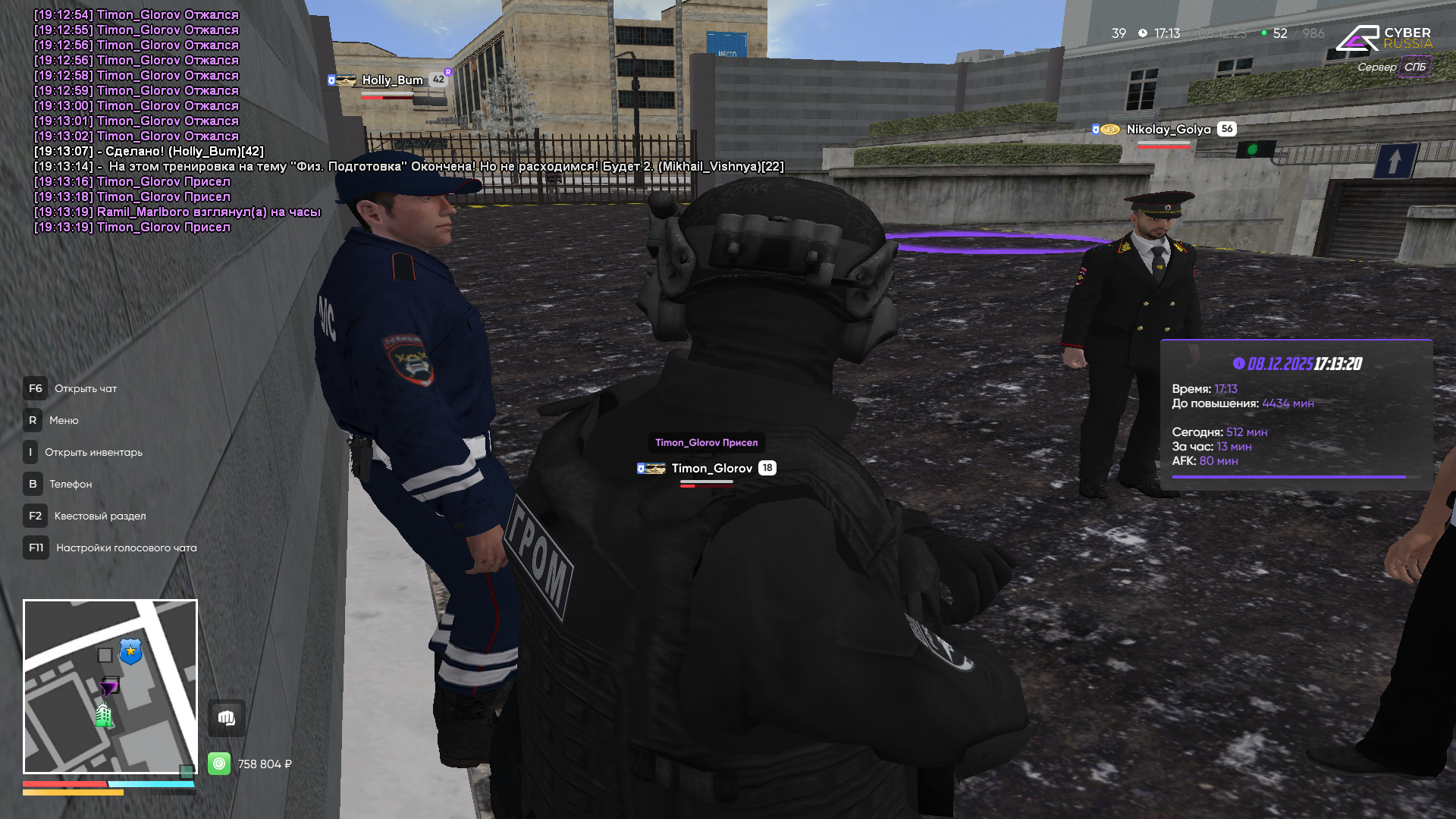Select the police badge marker on minimap
Image resolution: width=1456 pixels, height=819 pixels.
click(130, 651)
